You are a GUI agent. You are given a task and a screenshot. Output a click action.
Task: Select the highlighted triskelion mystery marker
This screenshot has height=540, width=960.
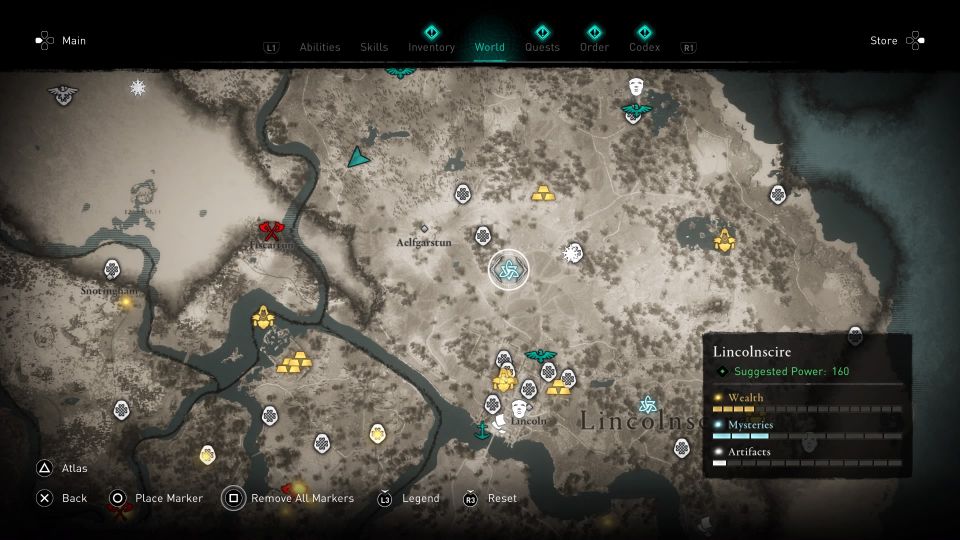tap(508, 270)
